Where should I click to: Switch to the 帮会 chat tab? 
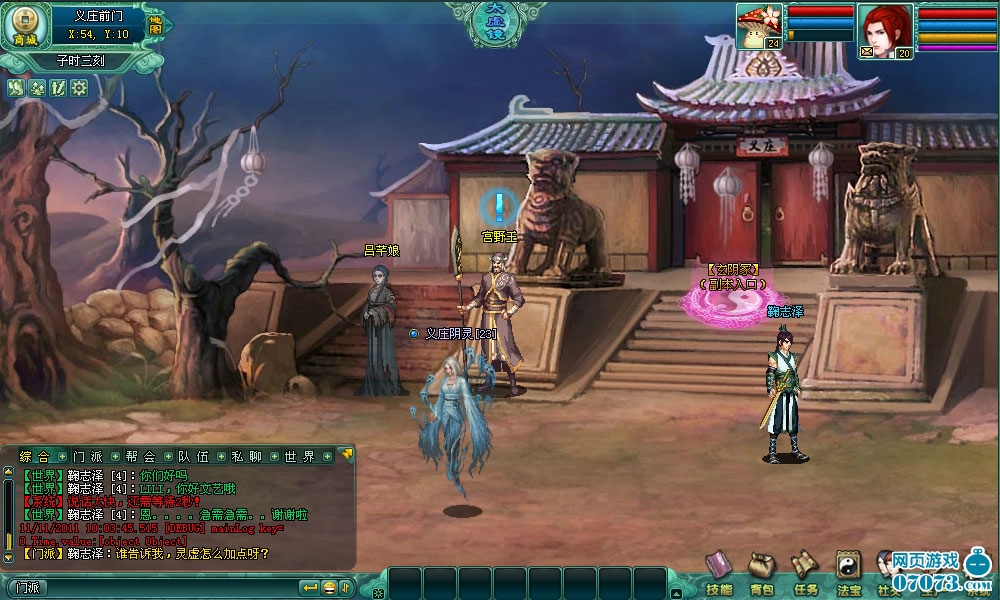tap(141, 456)
